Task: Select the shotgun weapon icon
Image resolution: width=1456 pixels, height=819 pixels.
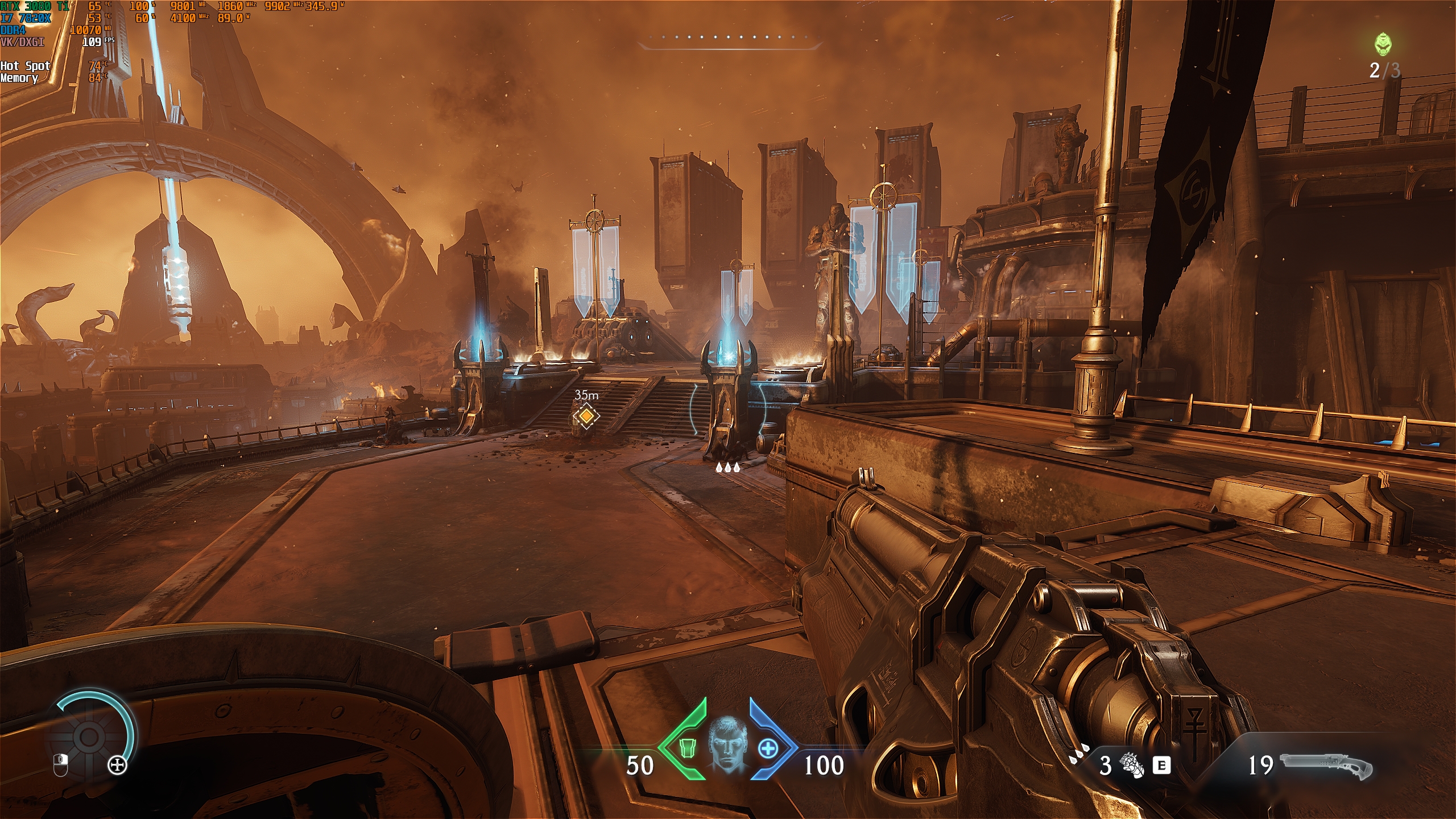Action: 1325,765
